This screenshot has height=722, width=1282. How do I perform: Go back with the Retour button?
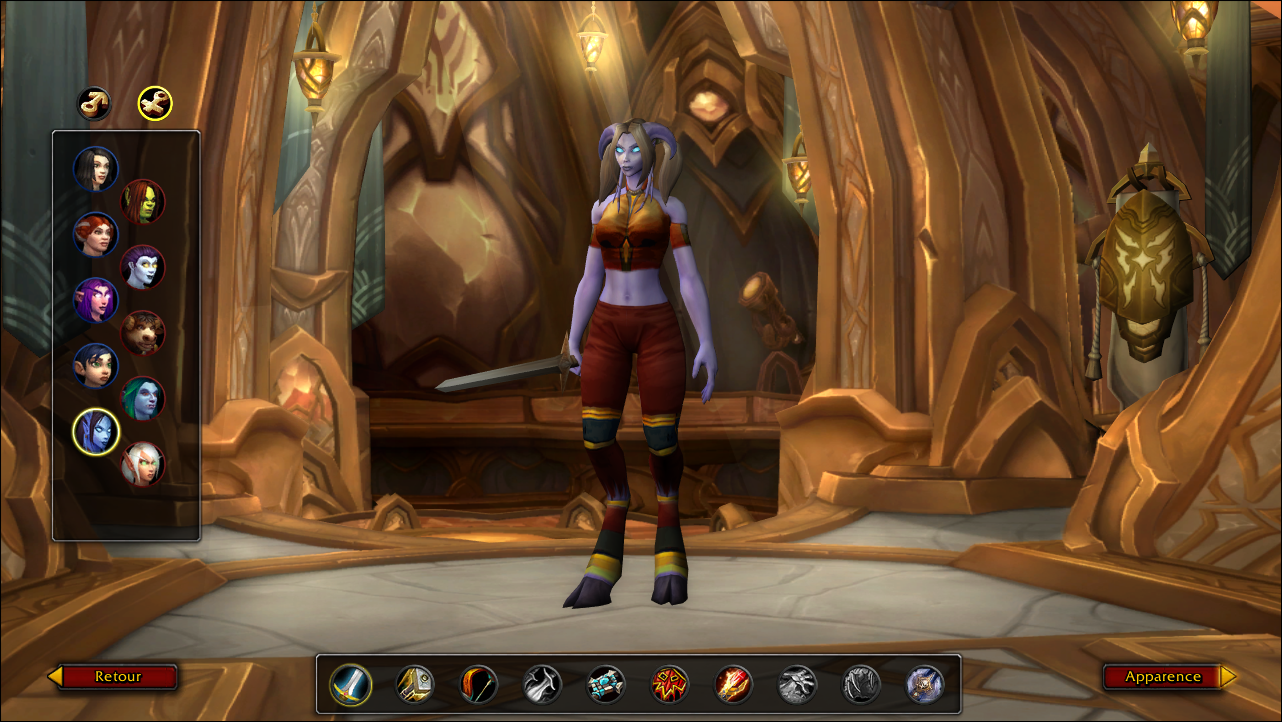tap(117, 677)
